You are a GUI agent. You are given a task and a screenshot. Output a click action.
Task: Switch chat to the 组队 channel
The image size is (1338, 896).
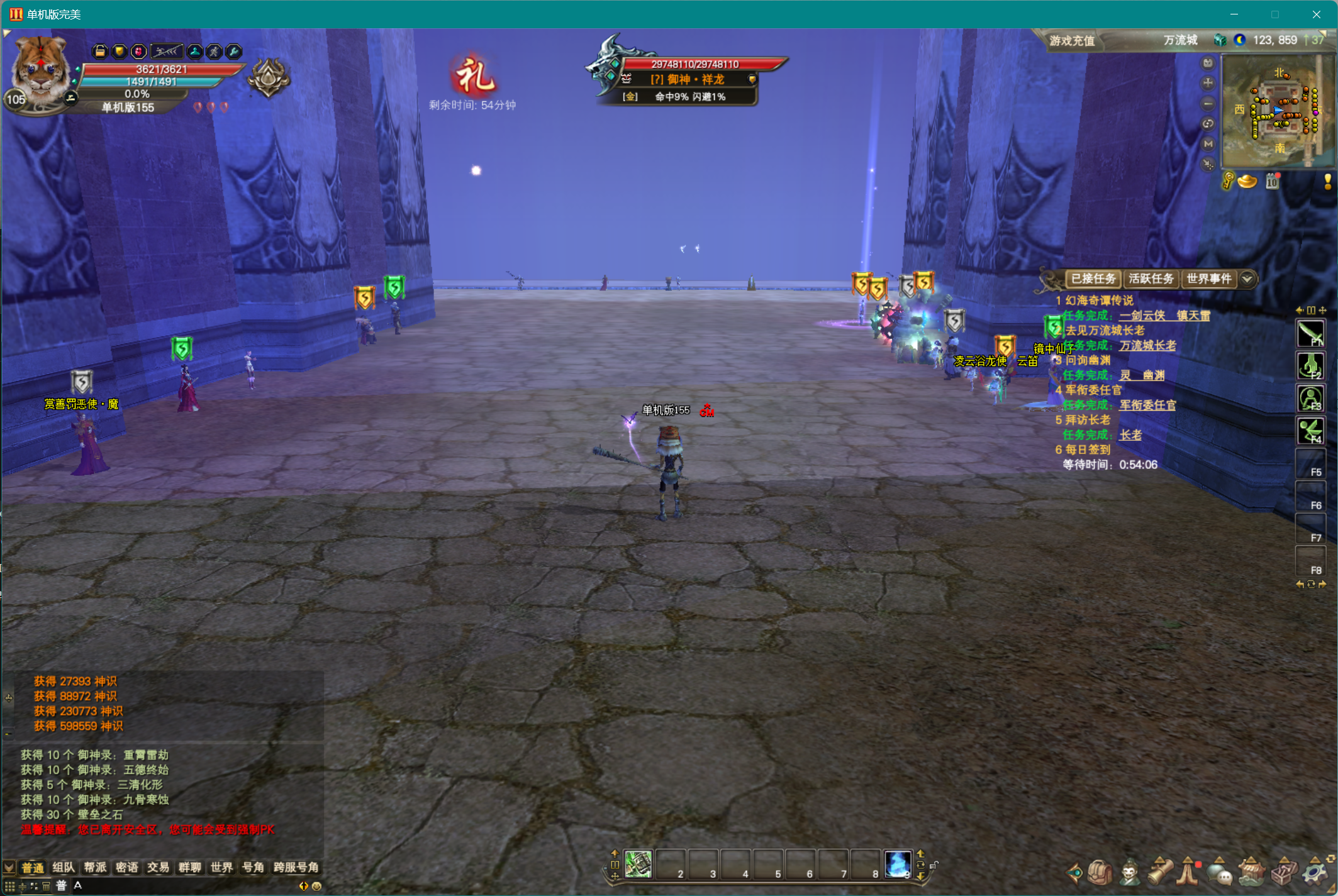pyautogui.click(x=64, y=868)
